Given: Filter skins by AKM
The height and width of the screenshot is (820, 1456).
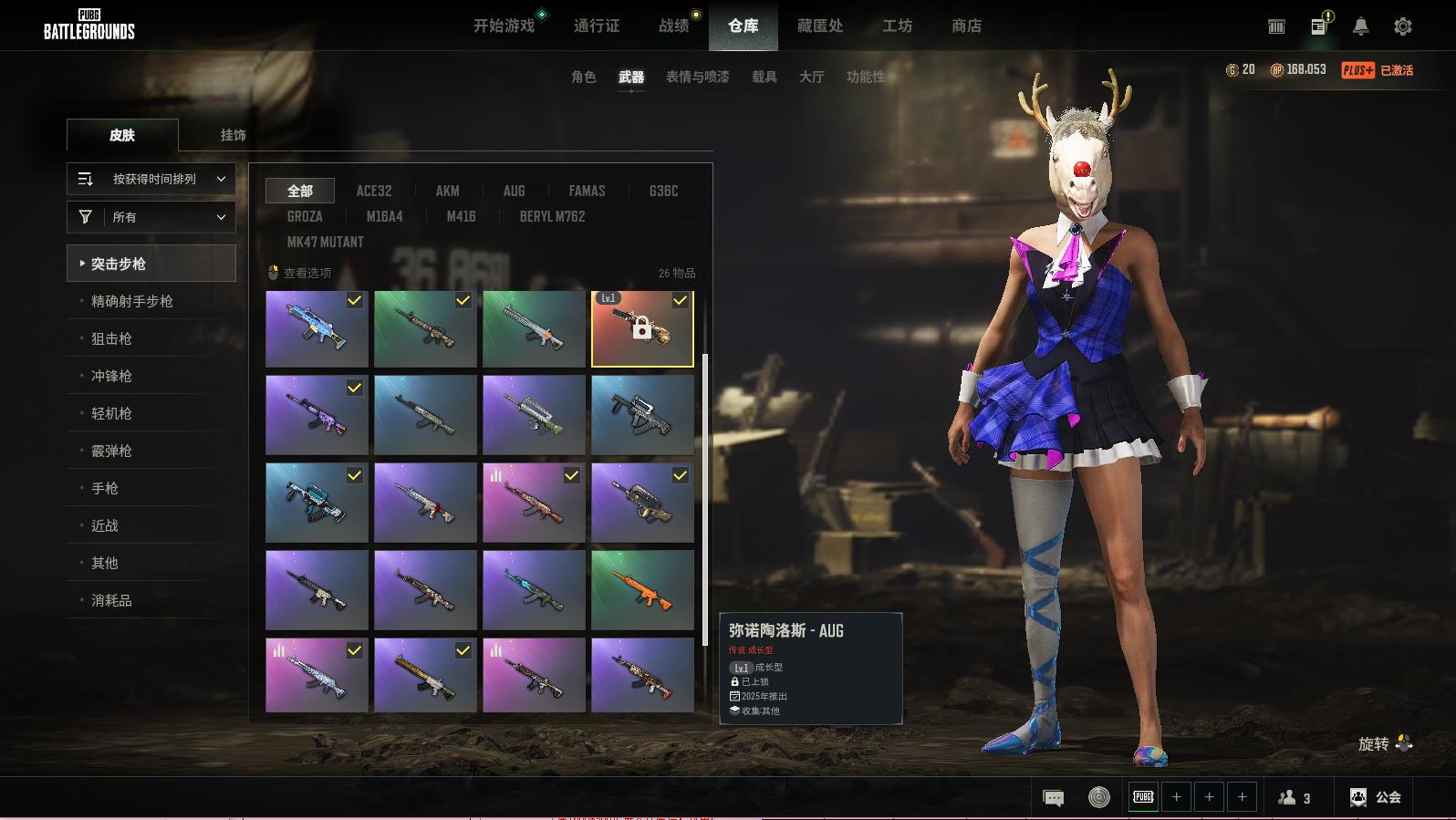Looking at the screenshot, I should pos(447,191).
